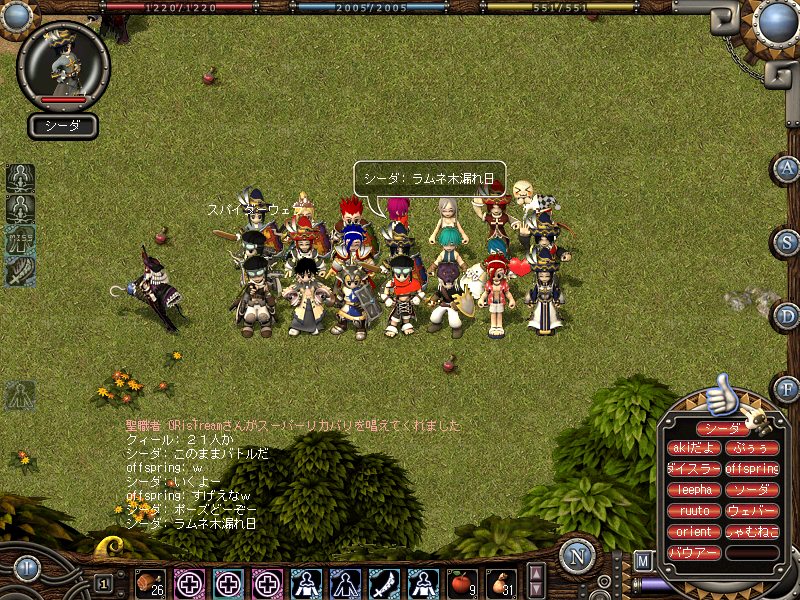
Task: Activate the sword slash skill in hotbar
Action: [x=383, y=583]
